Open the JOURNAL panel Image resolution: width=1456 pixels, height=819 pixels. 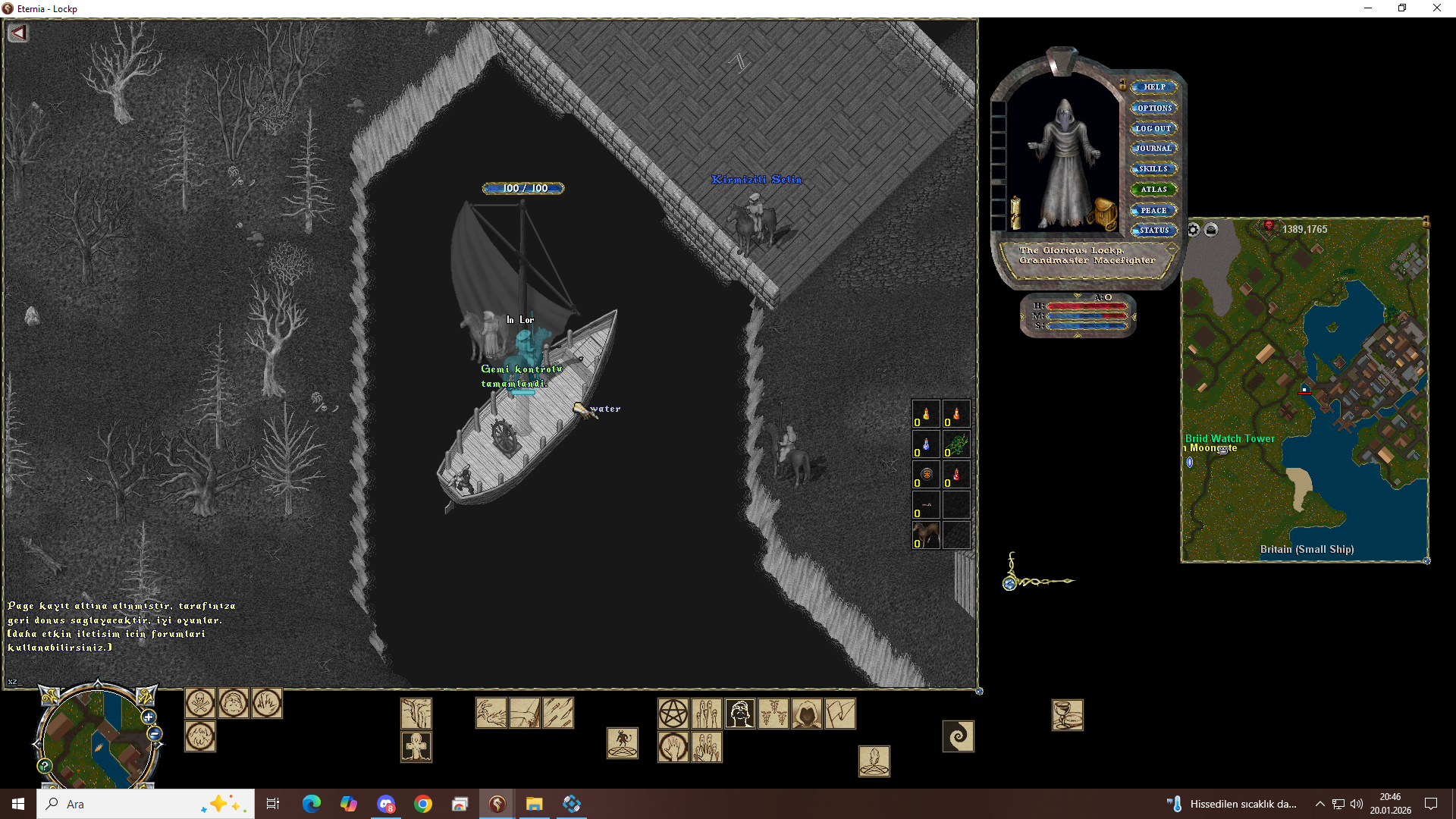pos(1153,148)
